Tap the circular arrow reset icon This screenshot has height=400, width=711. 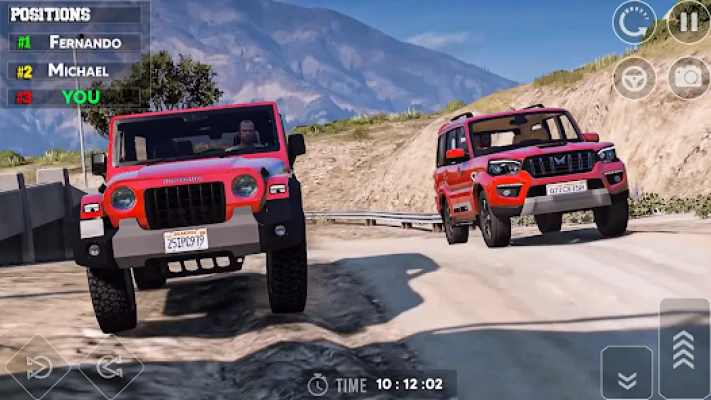[634, 21]
